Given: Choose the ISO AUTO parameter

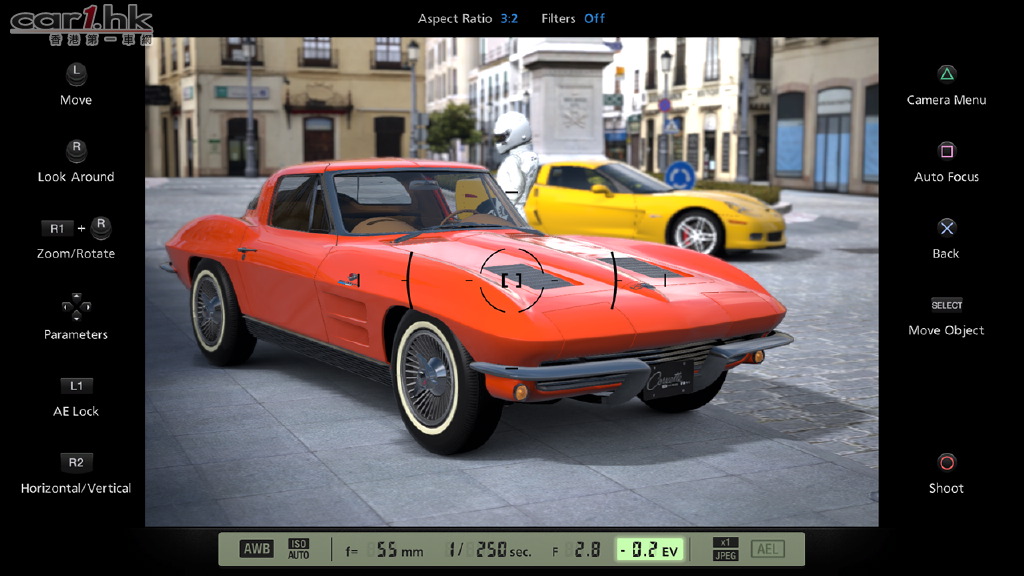Looking at the screenshot, I should click(299, 549).
